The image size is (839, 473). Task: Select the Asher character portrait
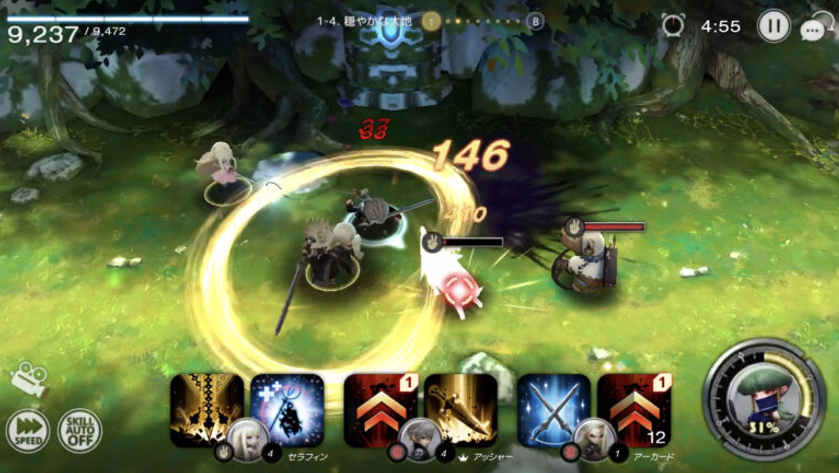click(420, 436)
